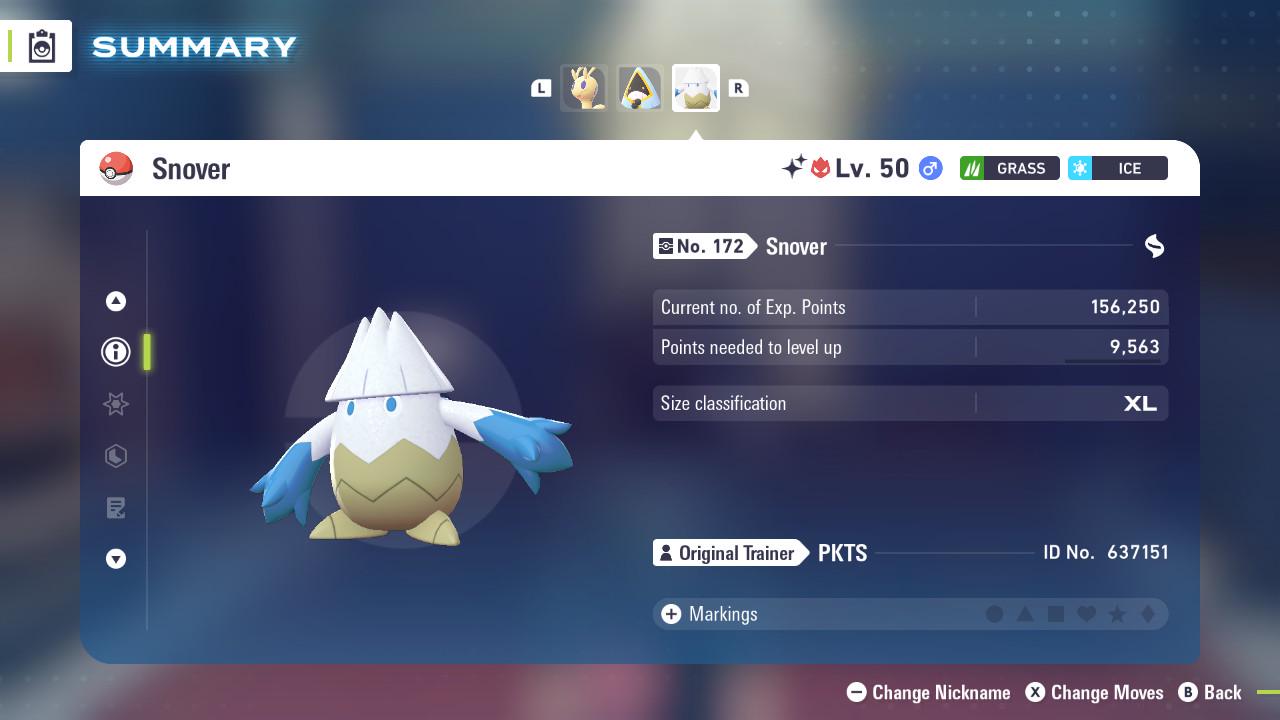The image size is (1280, 720).
Task: Open the moves page in sidebar
Action: tap(115, 456)
